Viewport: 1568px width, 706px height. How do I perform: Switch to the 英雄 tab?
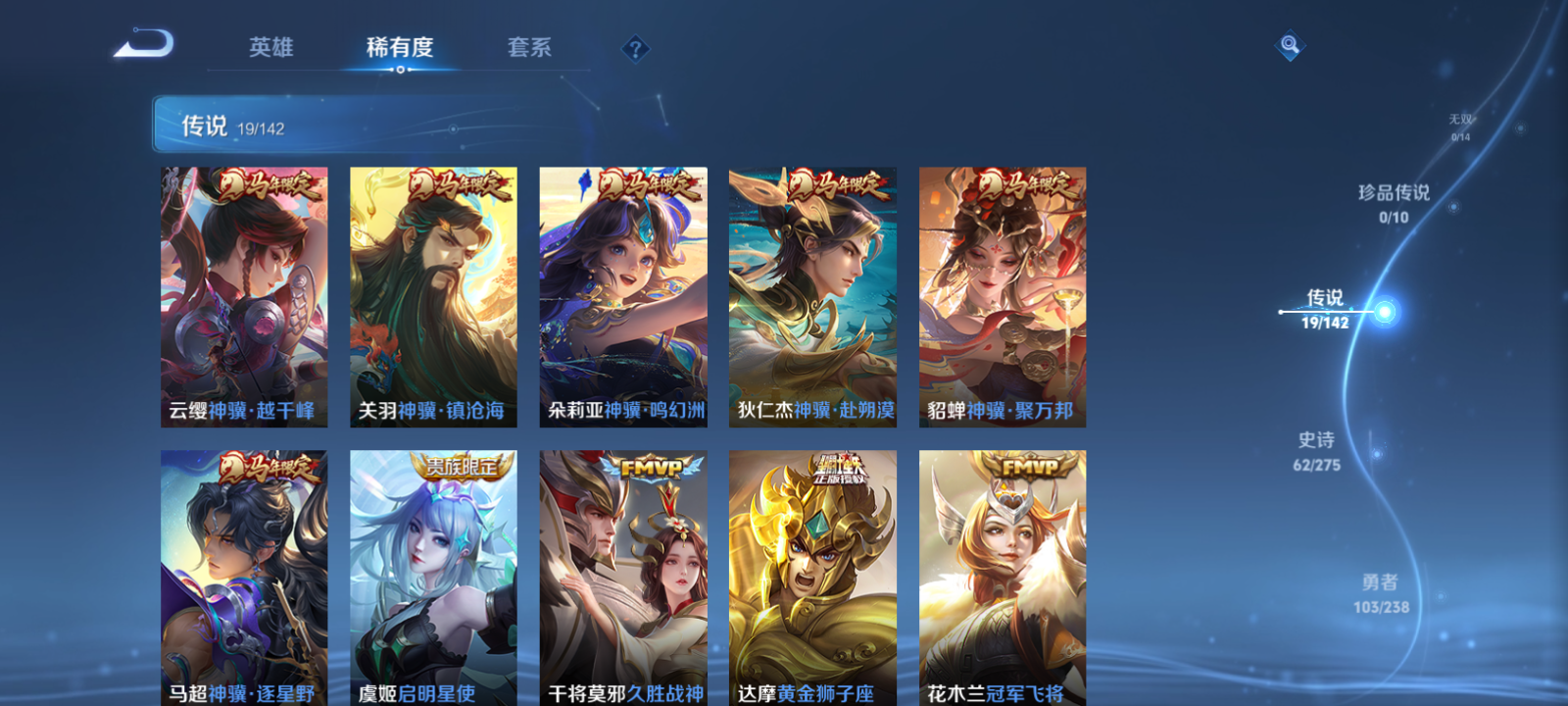pos(273,47)
